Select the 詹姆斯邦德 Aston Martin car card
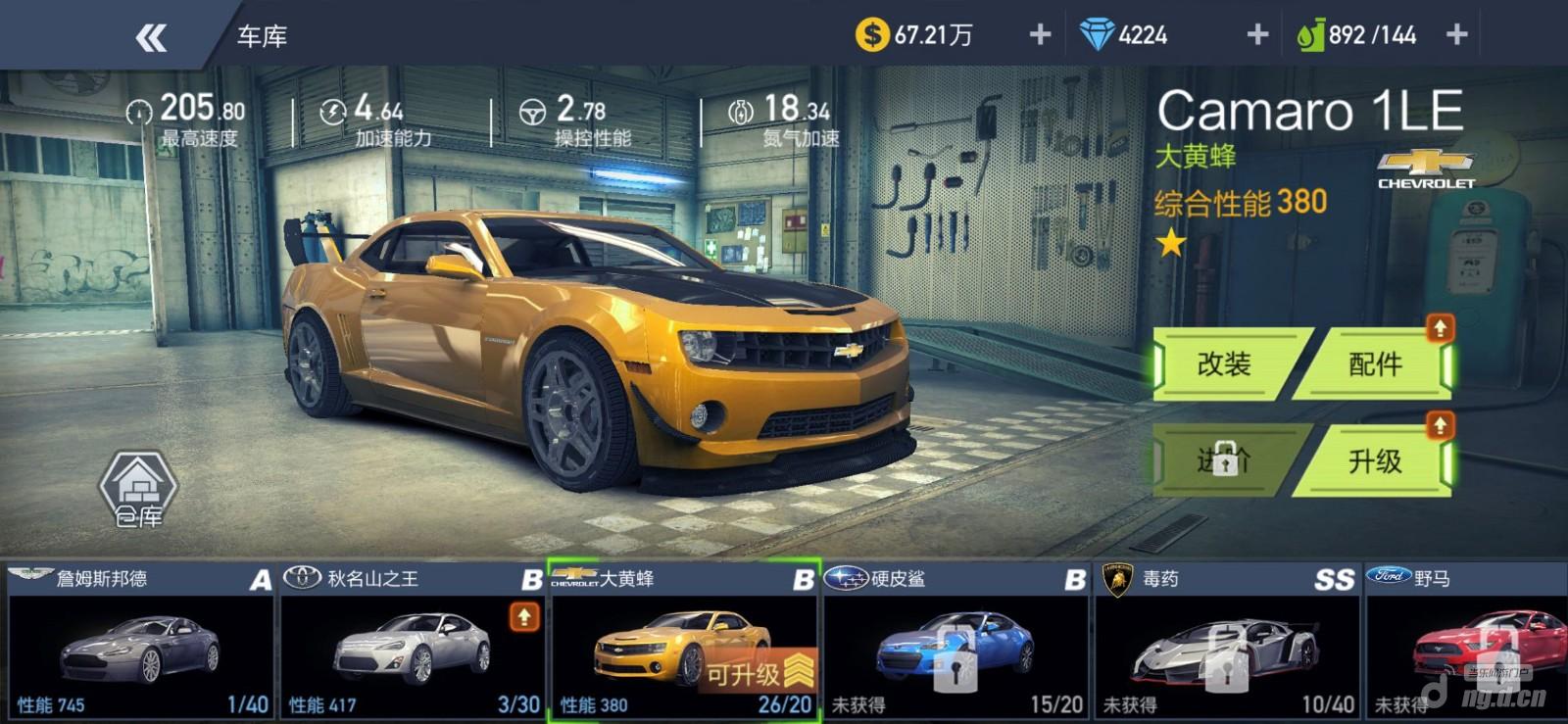Image resolution: width=1568 pixels, height=724 pixels. click(140, 643)
